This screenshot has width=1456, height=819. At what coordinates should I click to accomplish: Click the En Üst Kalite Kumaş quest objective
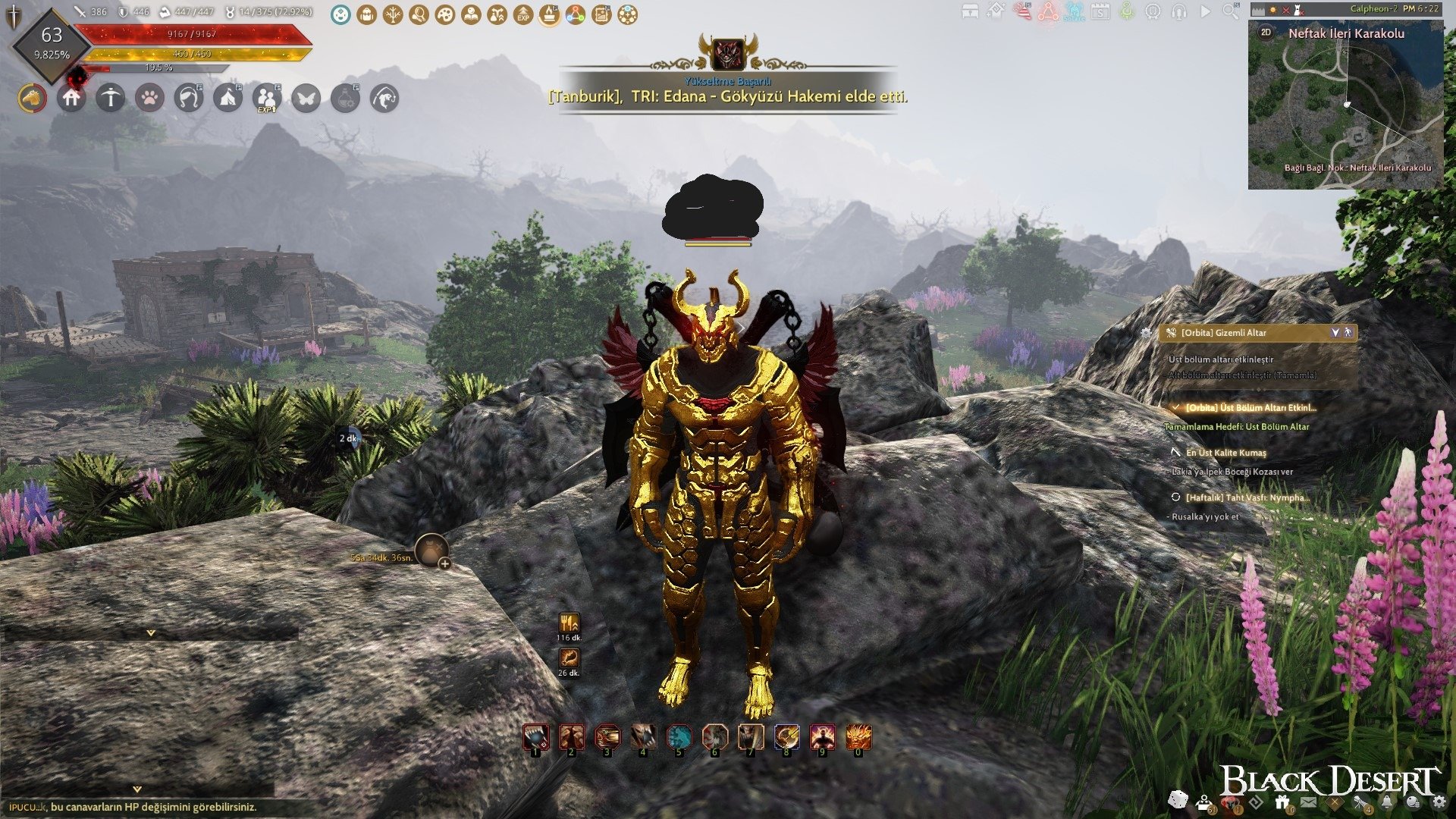1226,454
